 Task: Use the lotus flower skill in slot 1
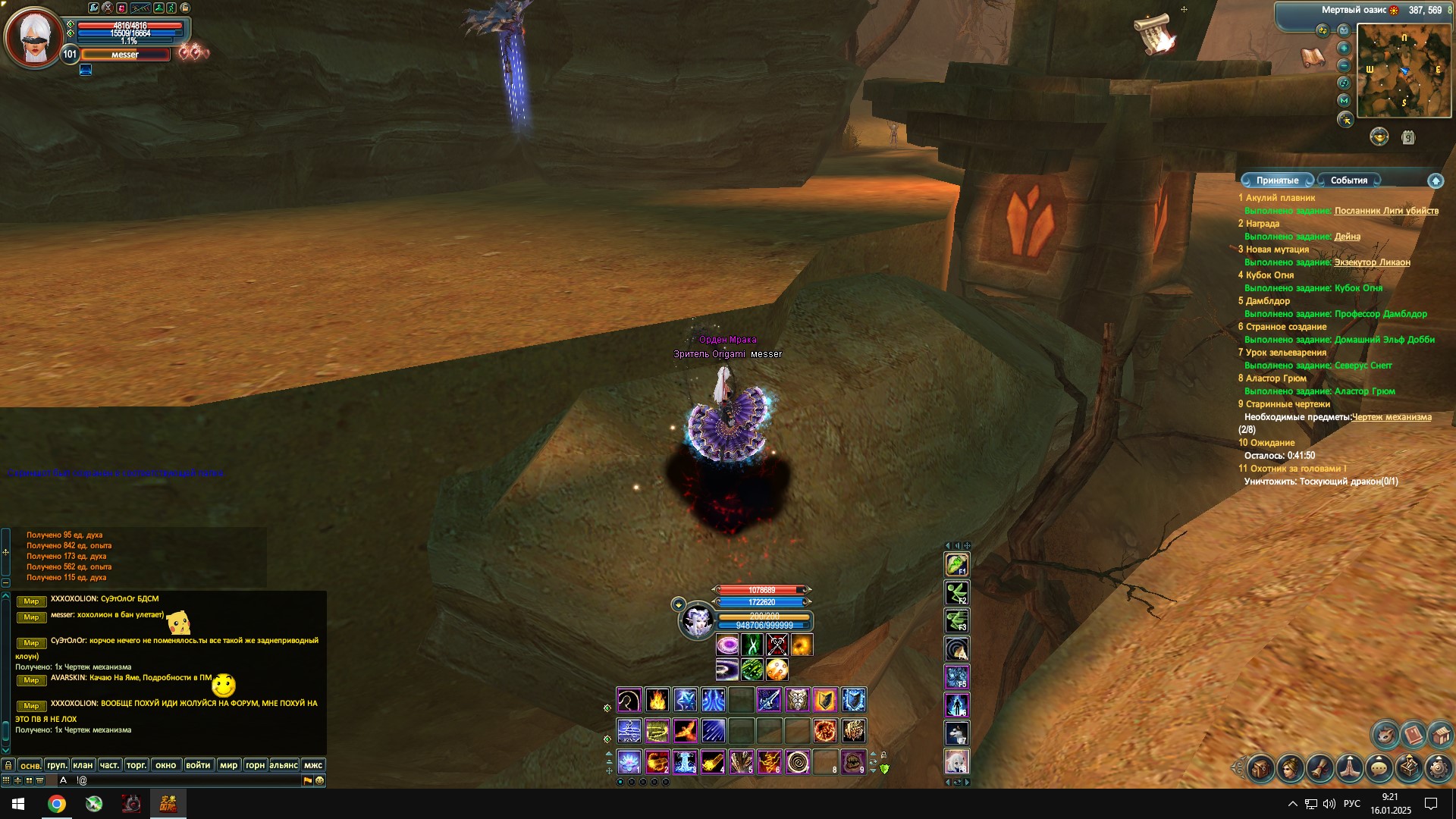[x=629, y=761]
